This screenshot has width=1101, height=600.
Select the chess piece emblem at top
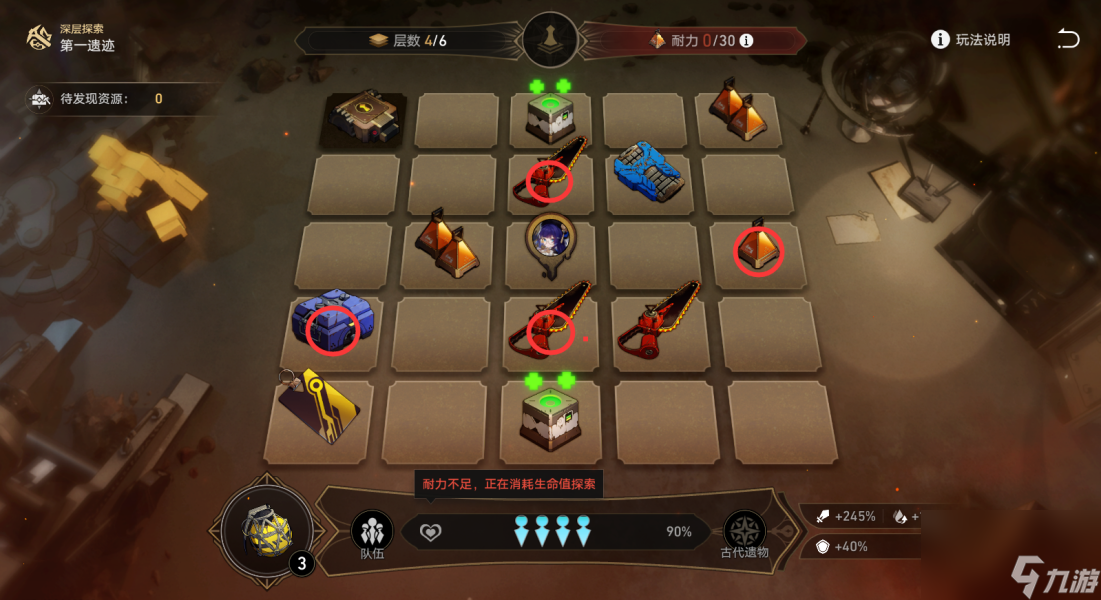pyautogui.click(x=550, y=40)
